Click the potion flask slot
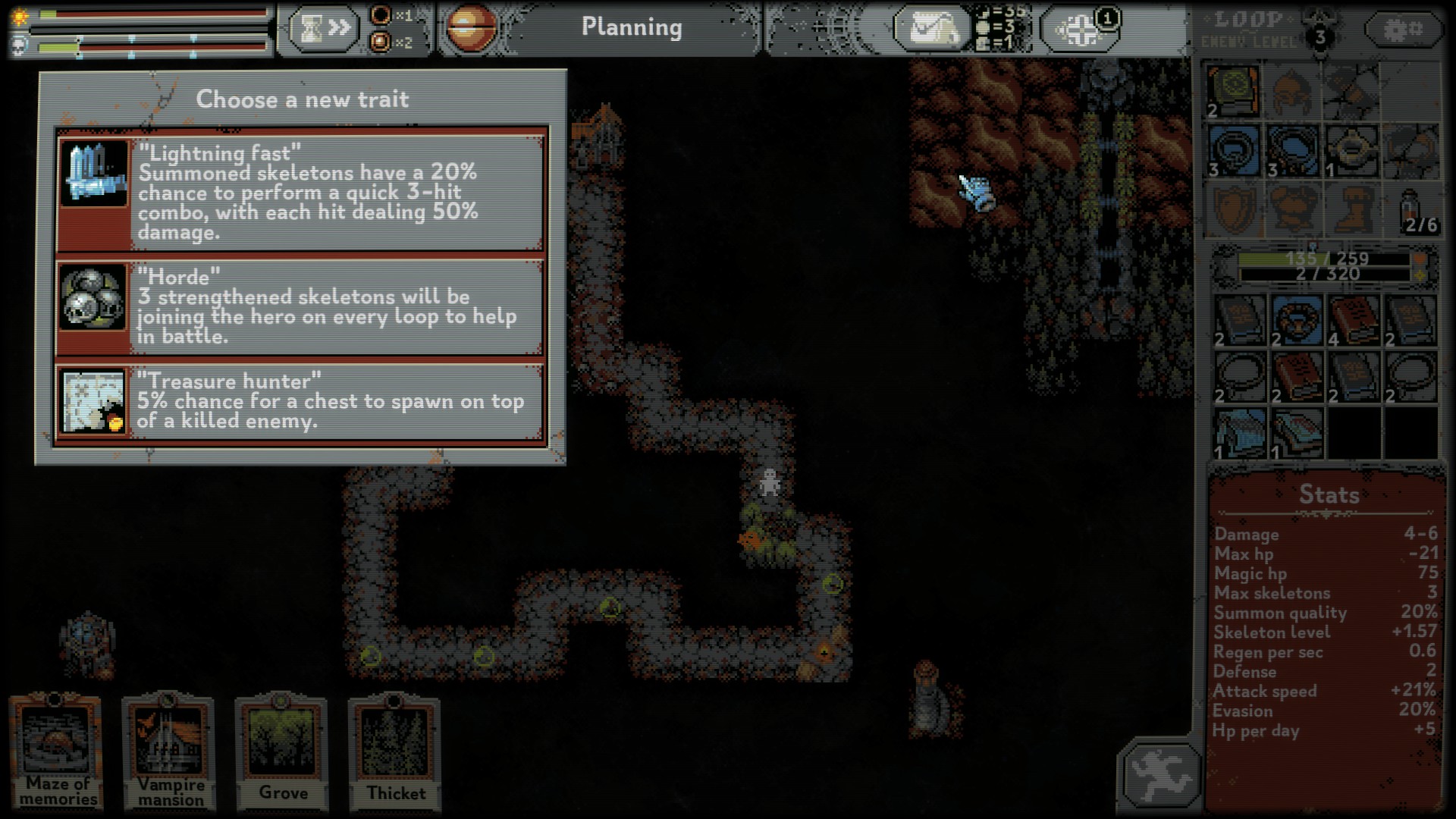 click(1412, 209)
